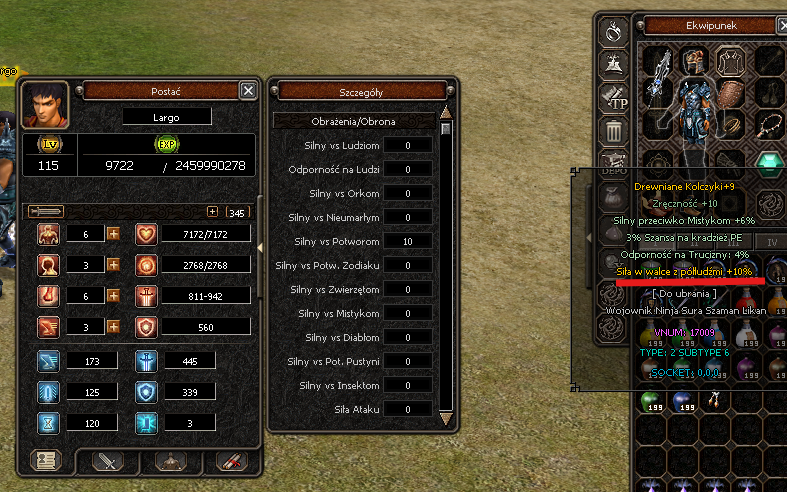Switch to the red quill quest tab
Image resolution: width=787 pixels, height=492 pixels.
[x=233, y=461]
